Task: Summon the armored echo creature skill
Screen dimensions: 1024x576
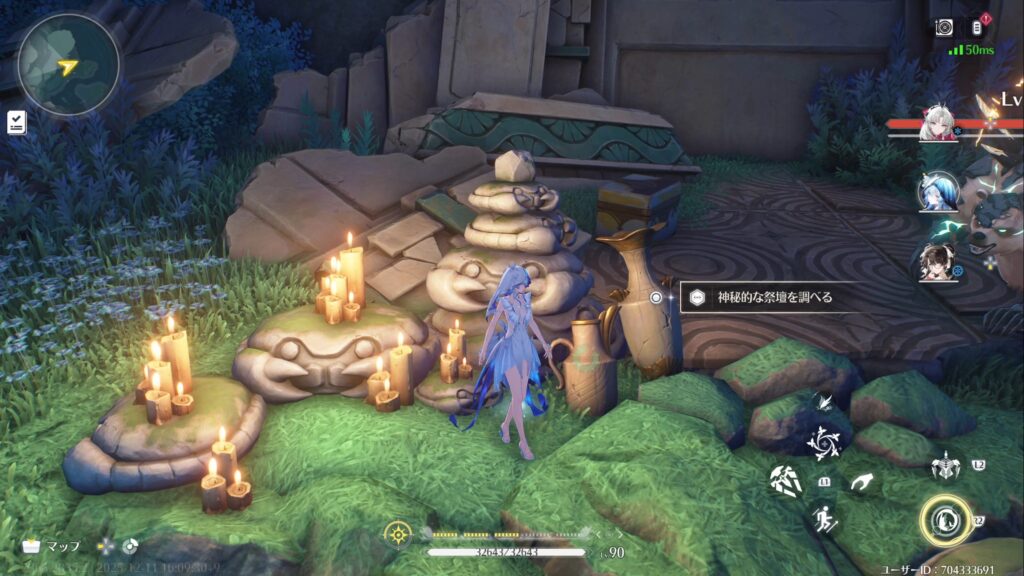Action: click(944, 466)
